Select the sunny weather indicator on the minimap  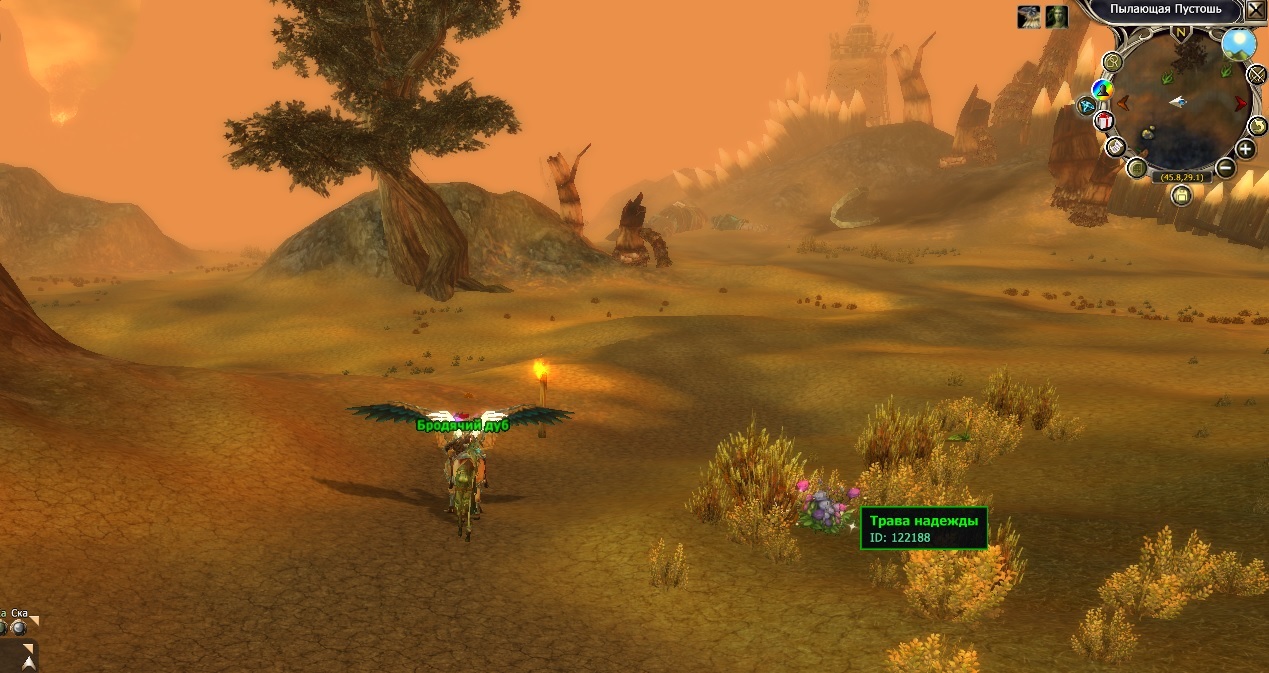pos(1239,45)
